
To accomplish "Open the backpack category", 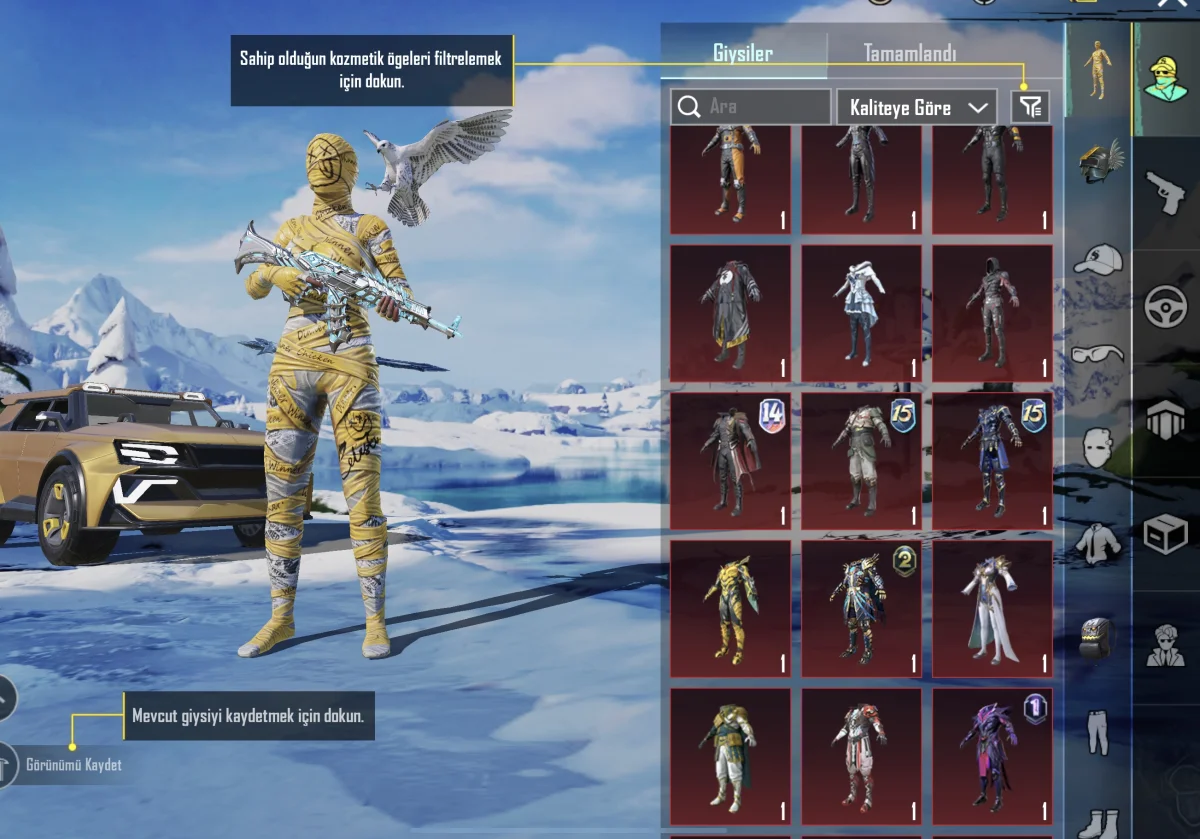I will click(x=1097, y=637).
